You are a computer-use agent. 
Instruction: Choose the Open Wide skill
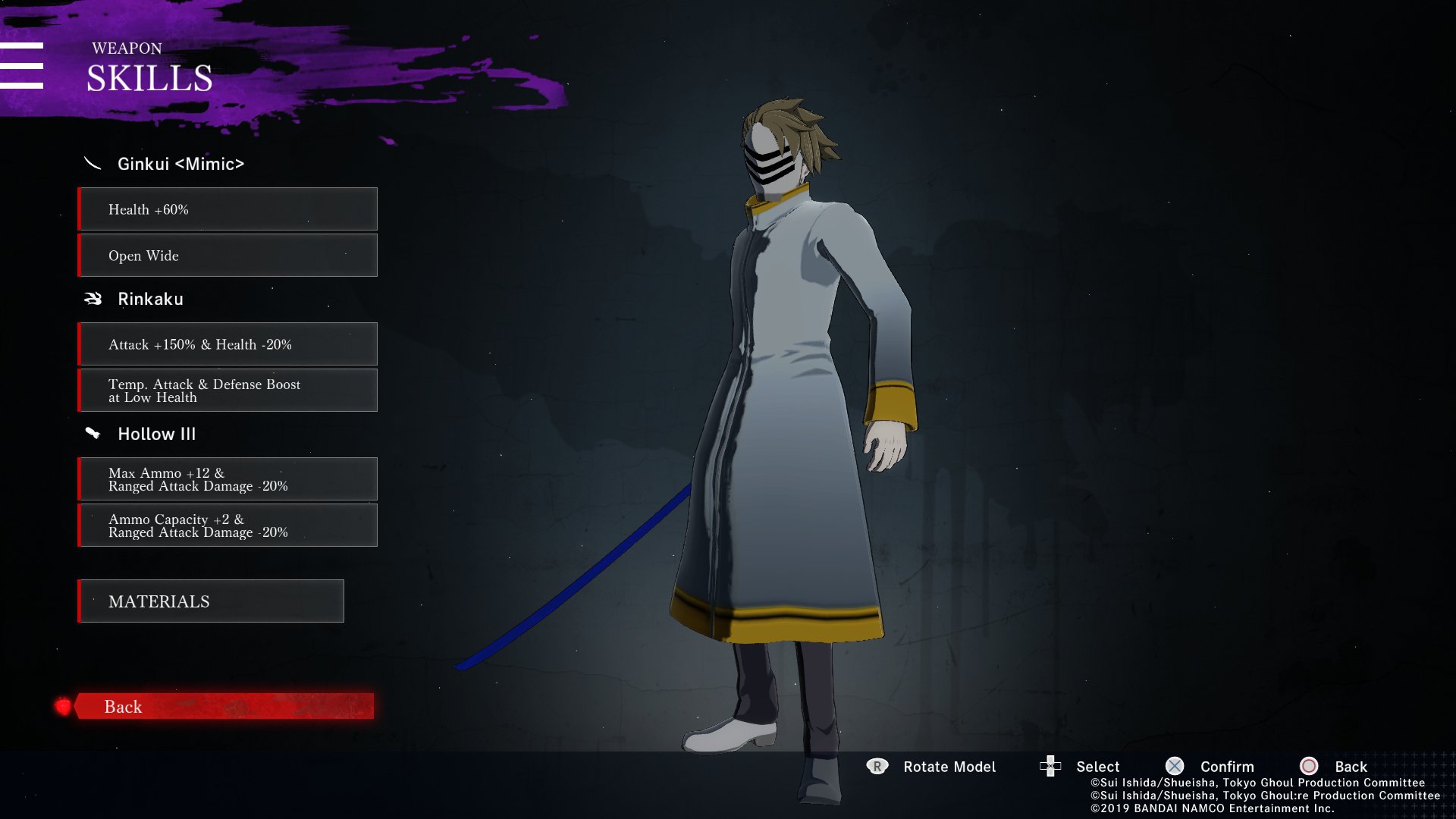[227, 256]
